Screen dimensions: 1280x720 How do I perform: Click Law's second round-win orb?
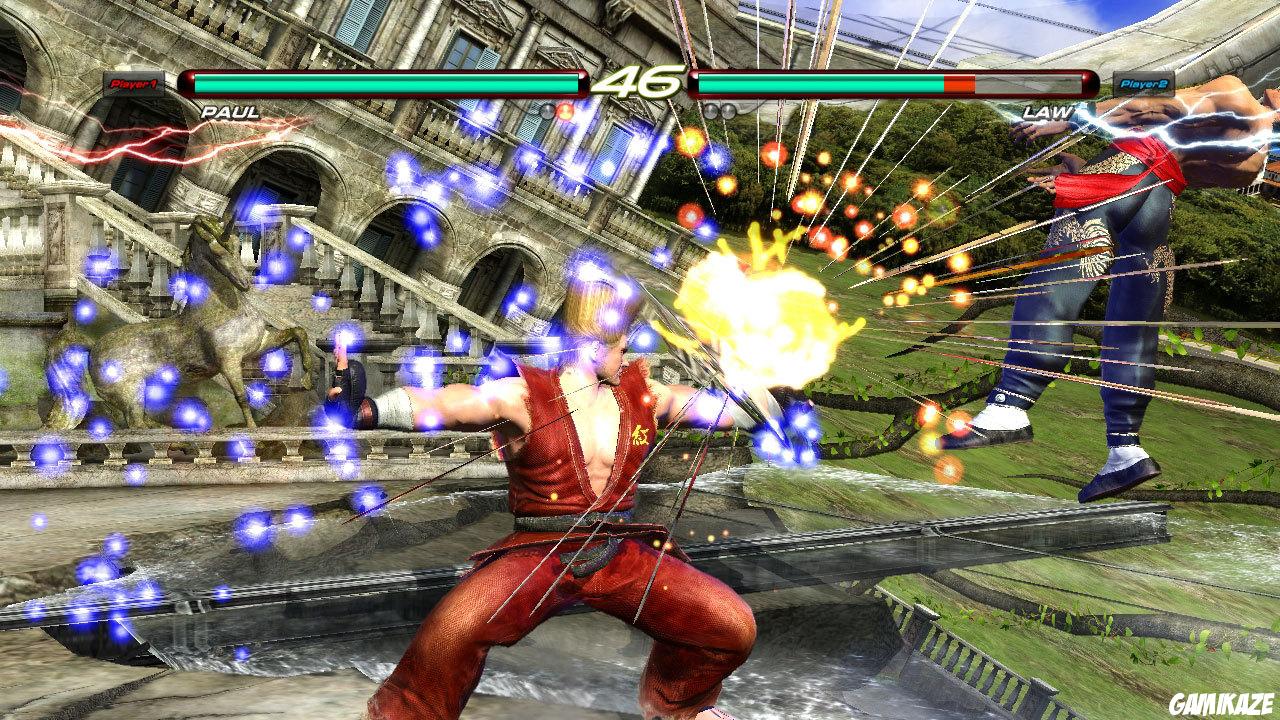[x=726, y=112]
